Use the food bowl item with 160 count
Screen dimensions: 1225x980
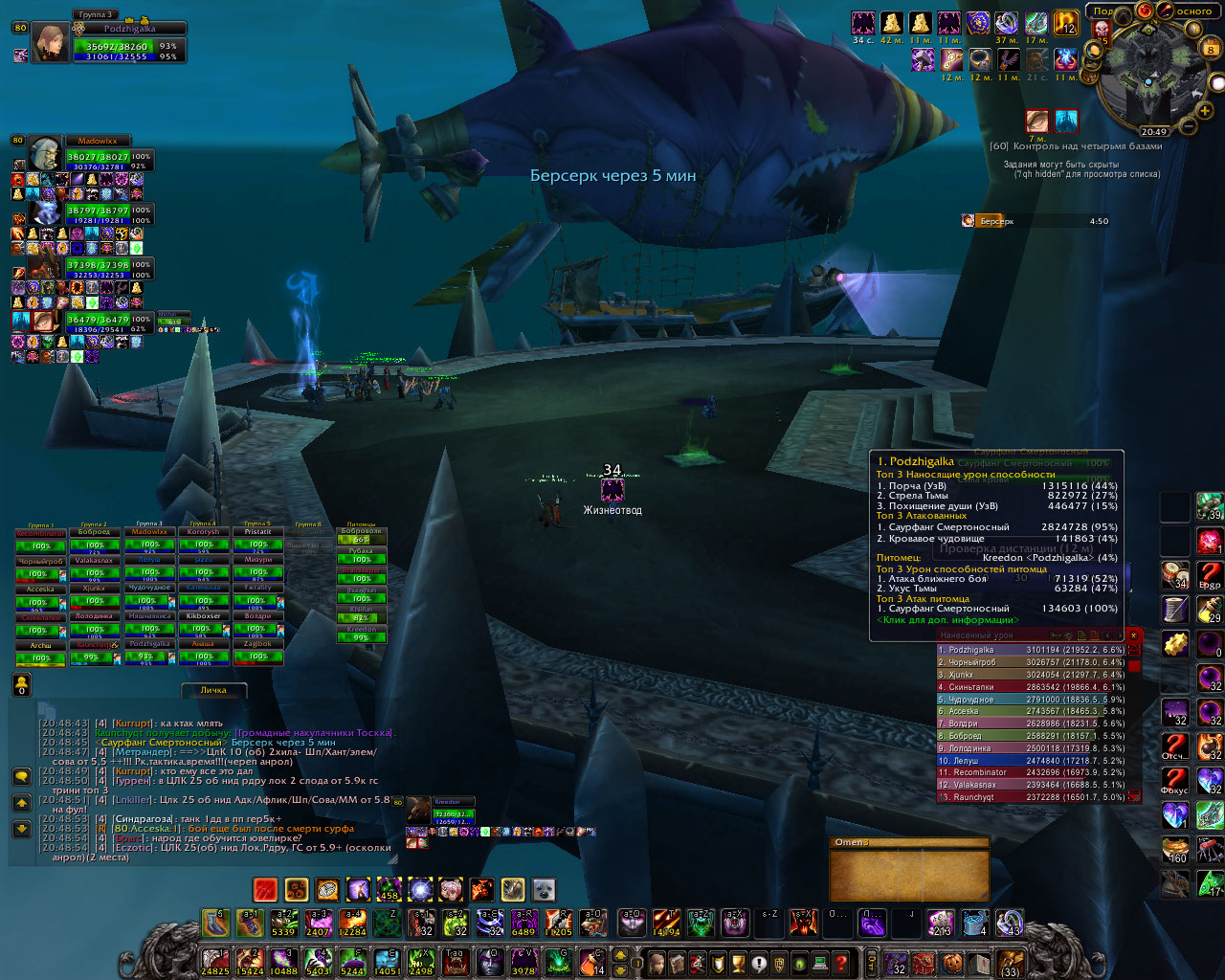1175,849
